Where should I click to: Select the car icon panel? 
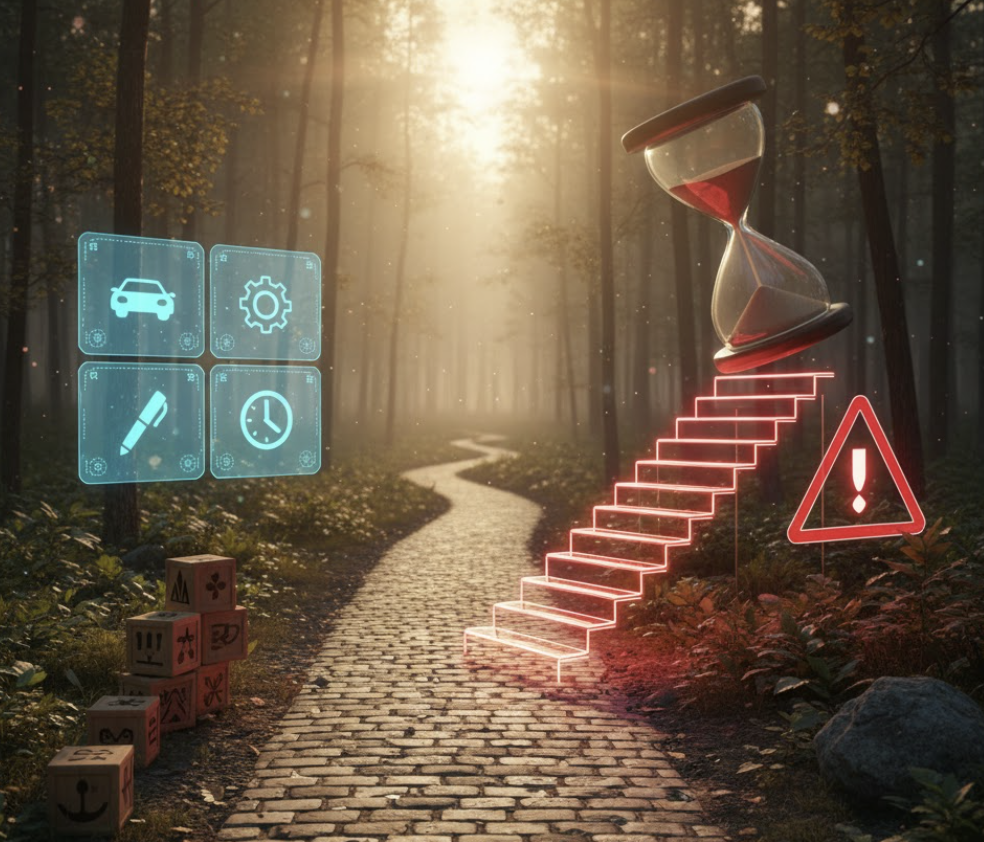pos(141,296)
